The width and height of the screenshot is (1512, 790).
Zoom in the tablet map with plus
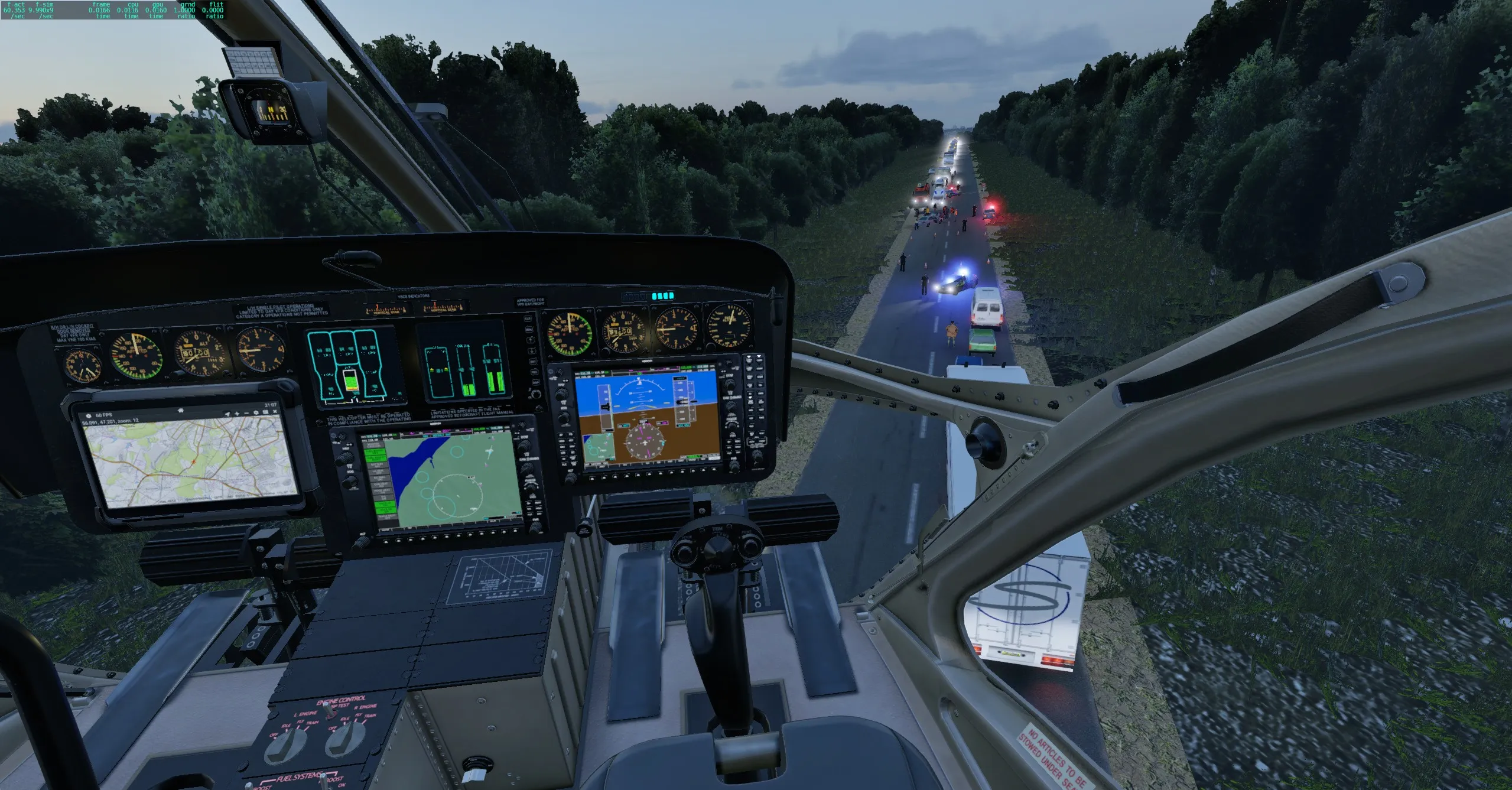pyautogui.click(x=237, y=414)
